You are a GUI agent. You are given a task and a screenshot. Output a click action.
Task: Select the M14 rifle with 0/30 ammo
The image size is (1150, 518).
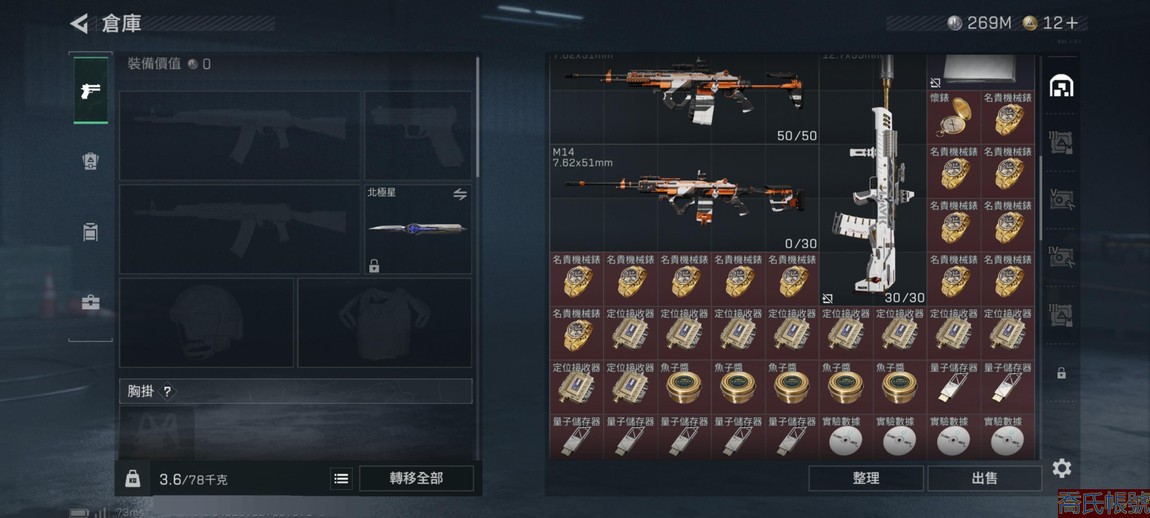pos(684,197)
